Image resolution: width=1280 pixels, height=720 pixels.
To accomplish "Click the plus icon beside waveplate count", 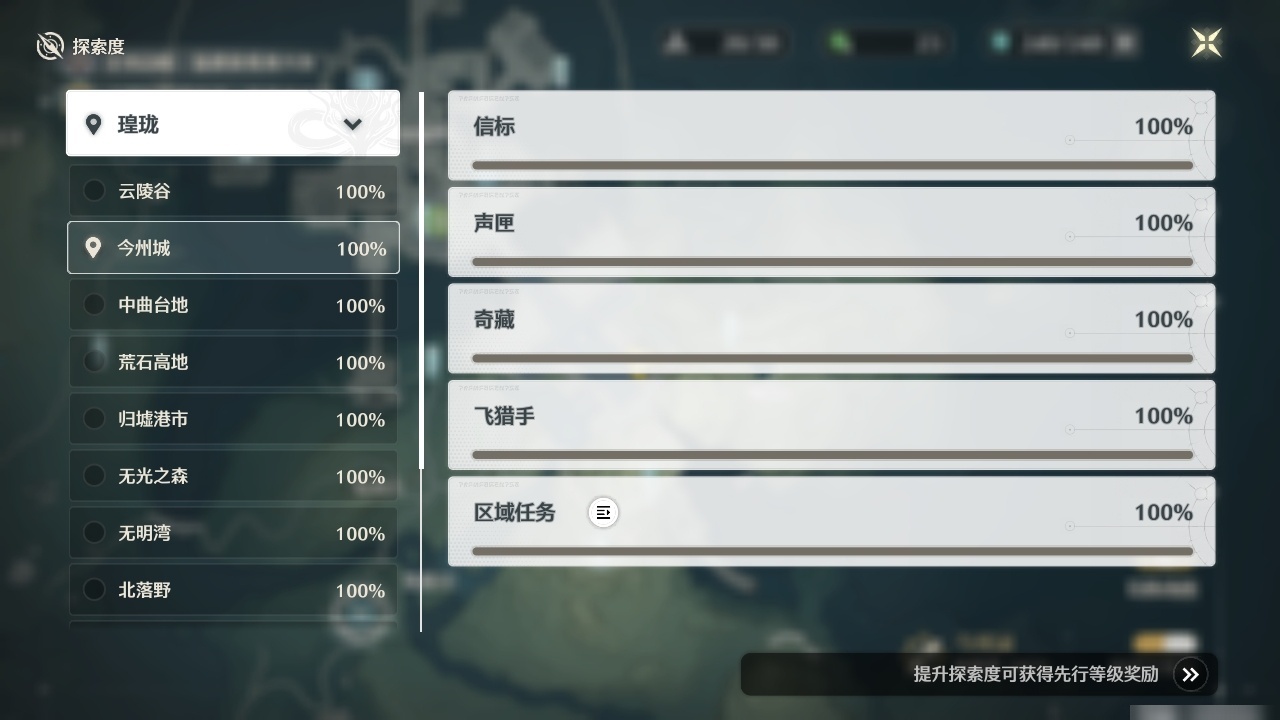I will pos(1122,43).
